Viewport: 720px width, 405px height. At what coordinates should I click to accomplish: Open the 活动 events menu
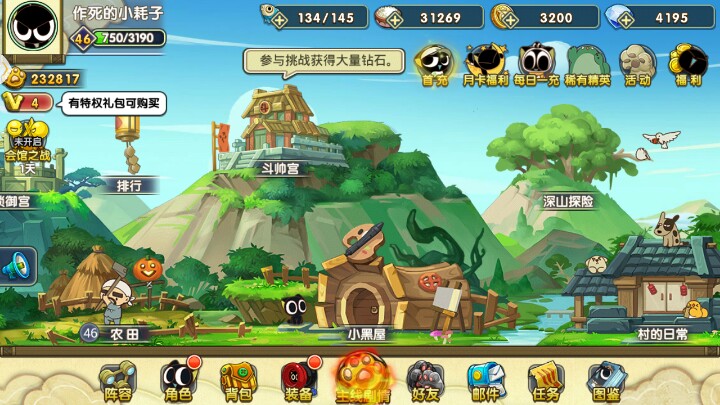tap(637, 65)
